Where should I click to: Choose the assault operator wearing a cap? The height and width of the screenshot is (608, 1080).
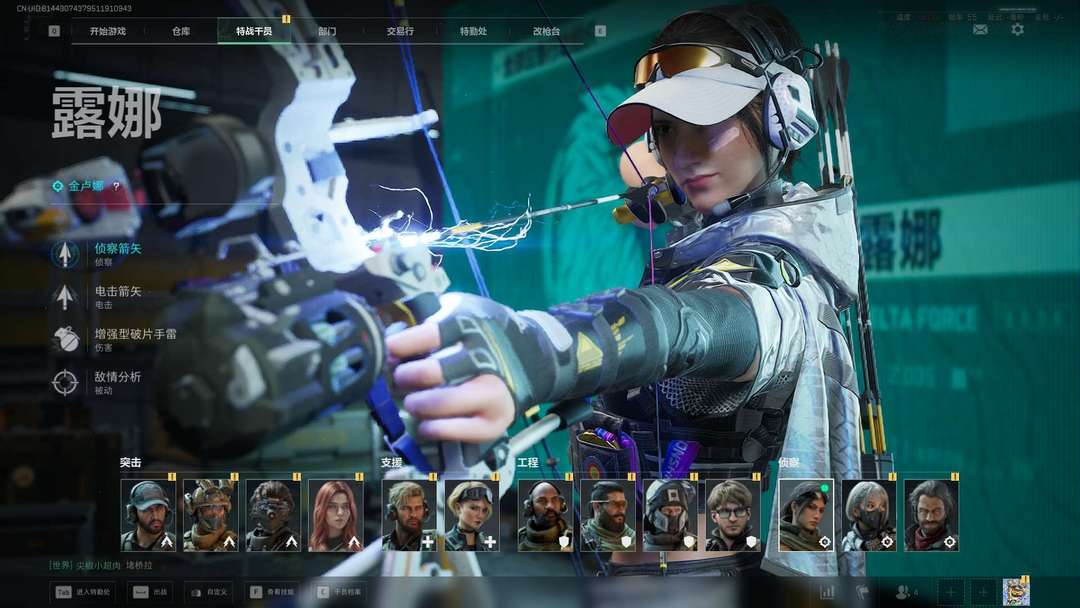pyautogui.click(x=148, y=515)
